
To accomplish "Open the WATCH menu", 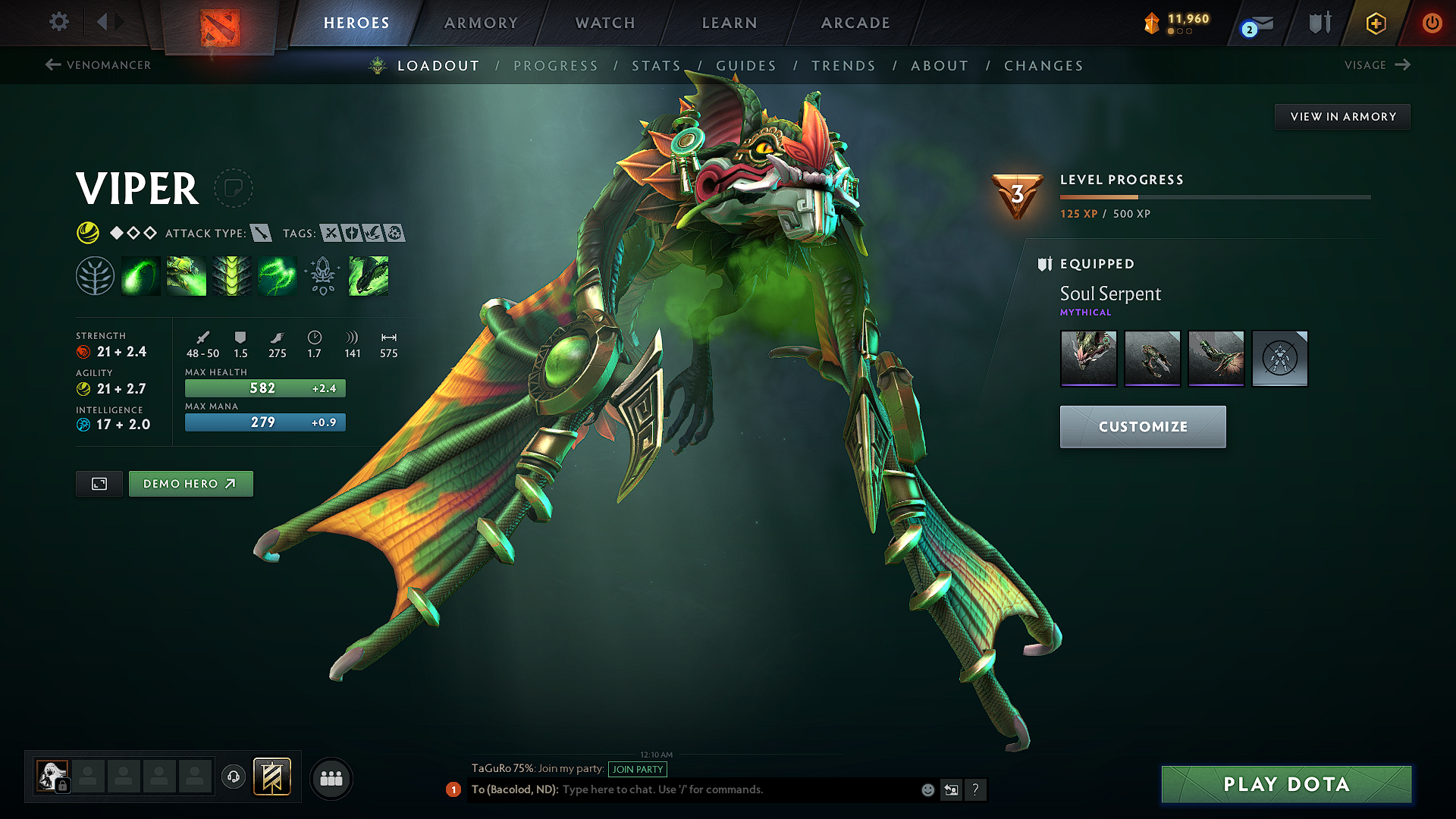I will point(604,23).
